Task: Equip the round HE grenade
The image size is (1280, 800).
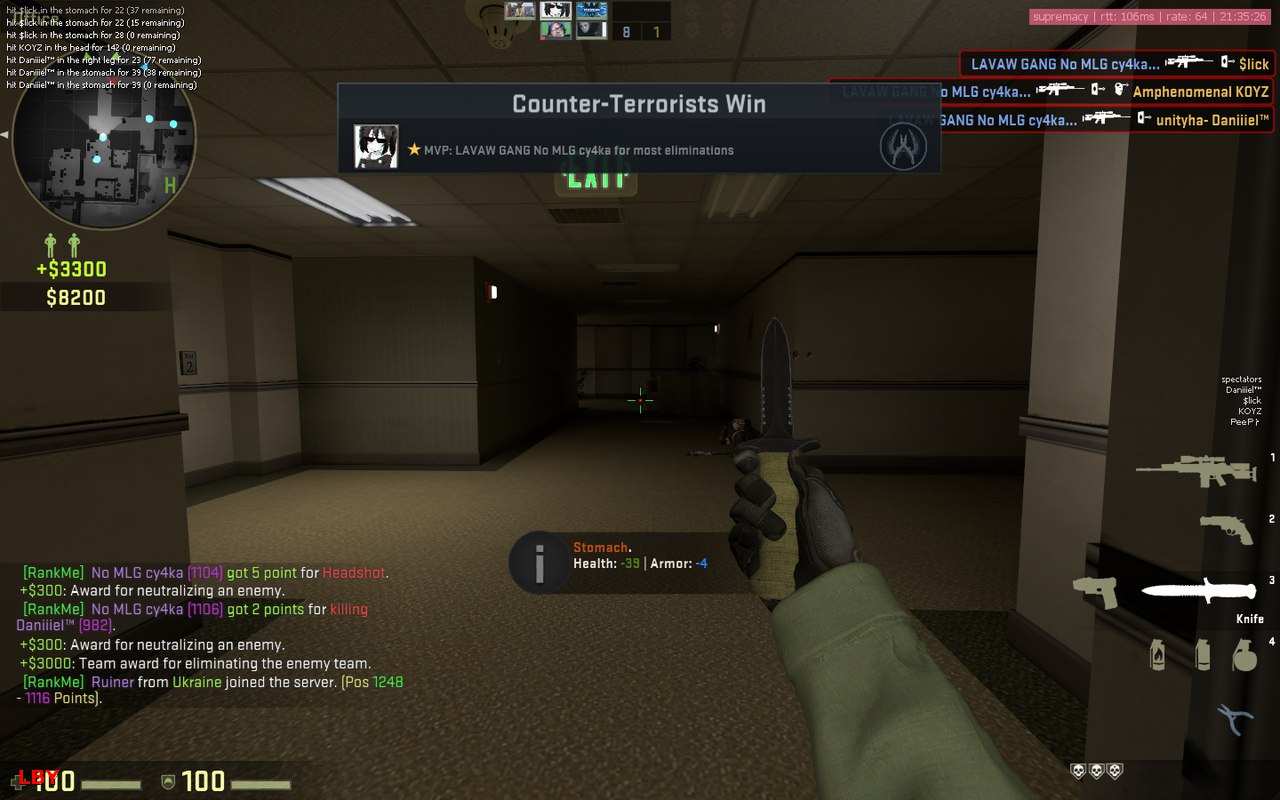Action: point(1243,655)
